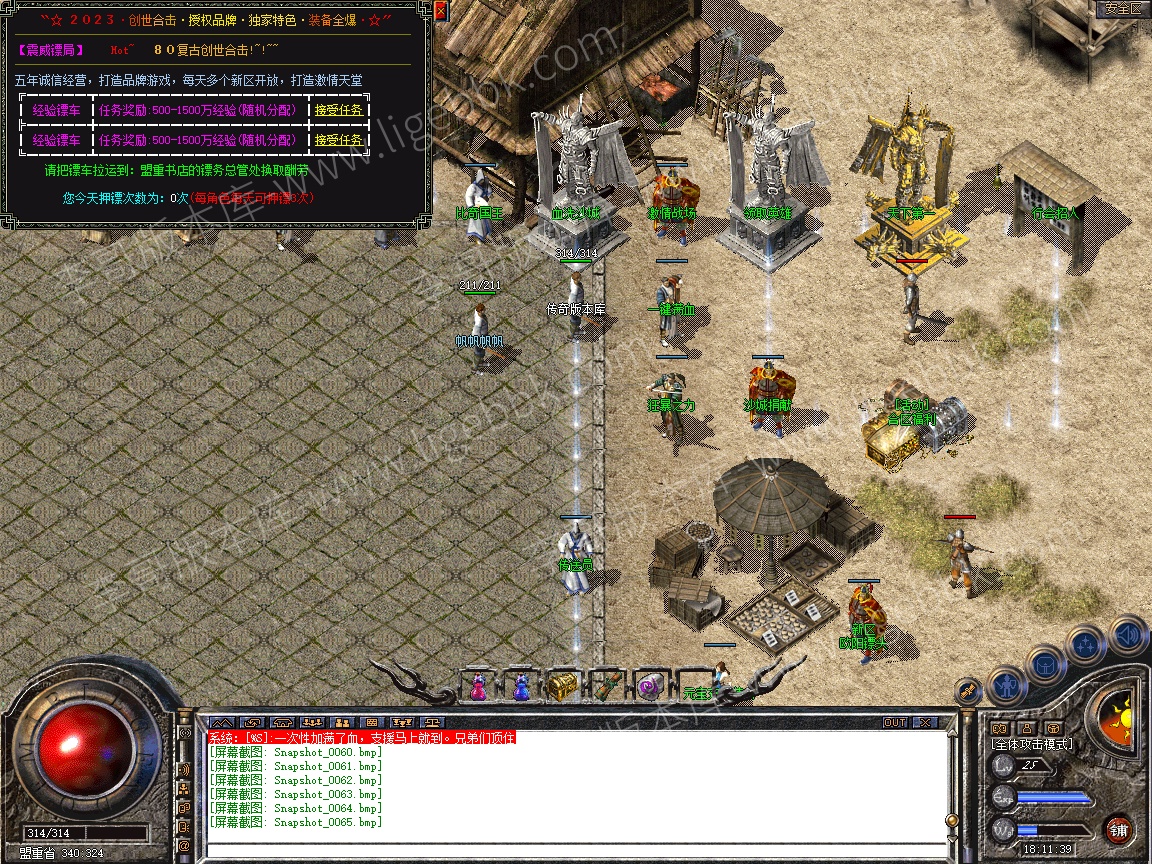Screen dimensions: 1152x864
Task: Use the blue potion in the hotbar
Action: 520,687
